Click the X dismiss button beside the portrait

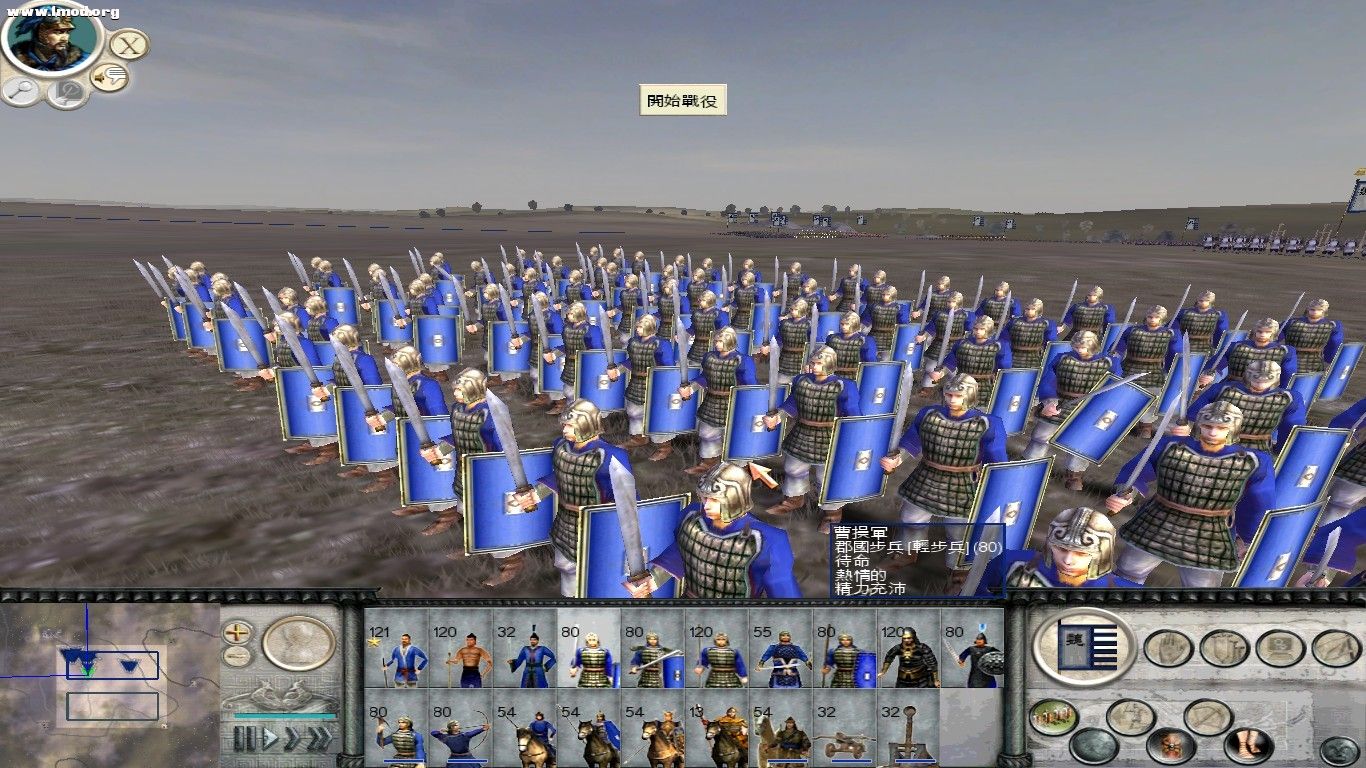128,44
